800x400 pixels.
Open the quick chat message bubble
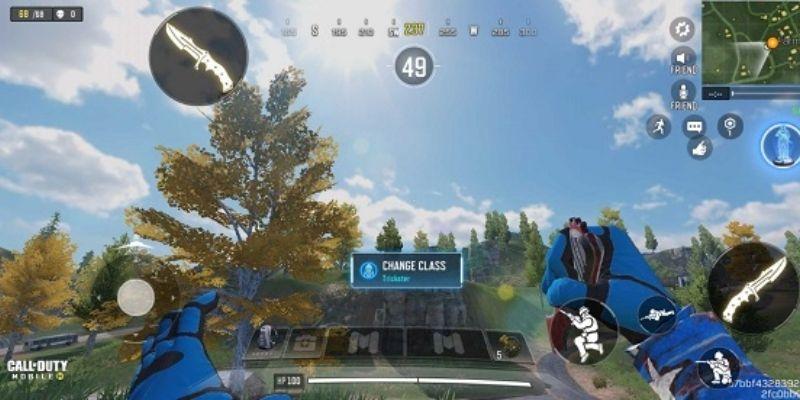click(695, 126)
